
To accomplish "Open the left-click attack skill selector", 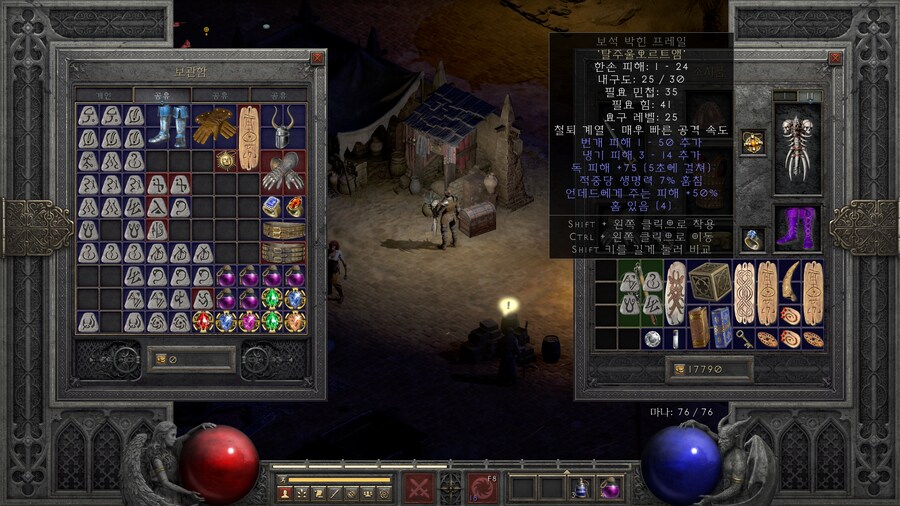I will 418,488.
